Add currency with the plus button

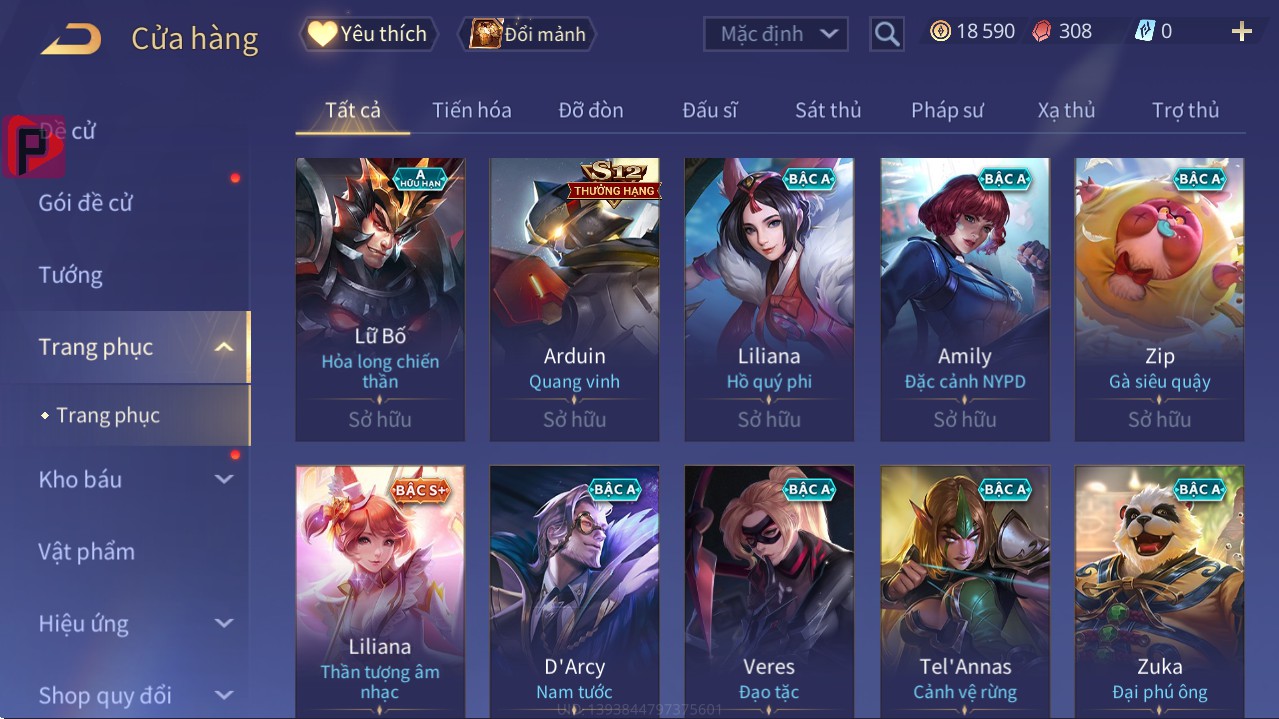(x=1241, y=32)
